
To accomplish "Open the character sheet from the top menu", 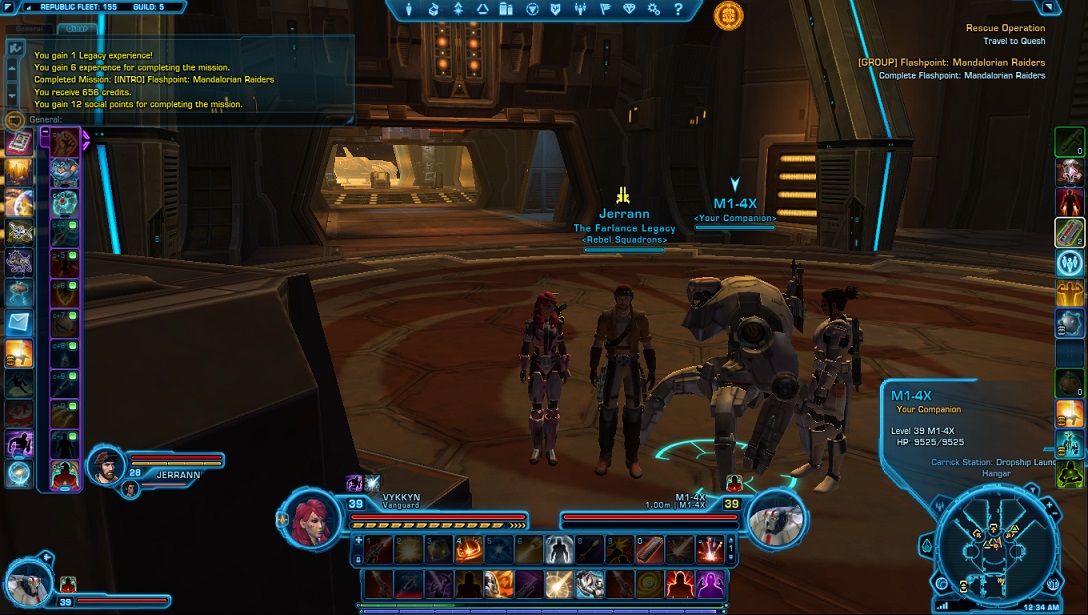I will click(409, 9).
